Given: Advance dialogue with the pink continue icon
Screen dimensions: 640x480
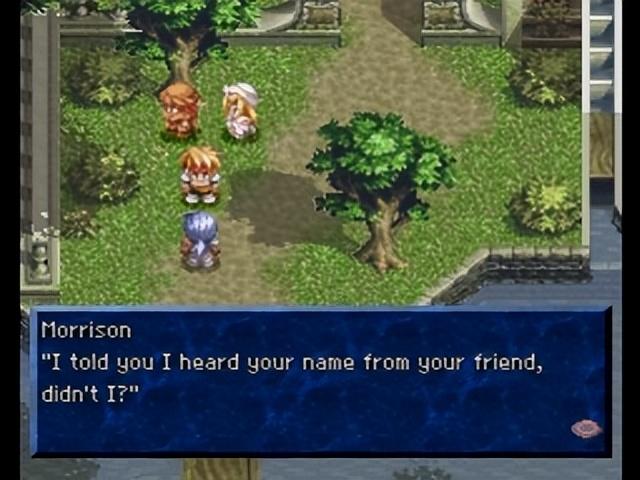Looking at the screenshot, I should click(586, 429).
